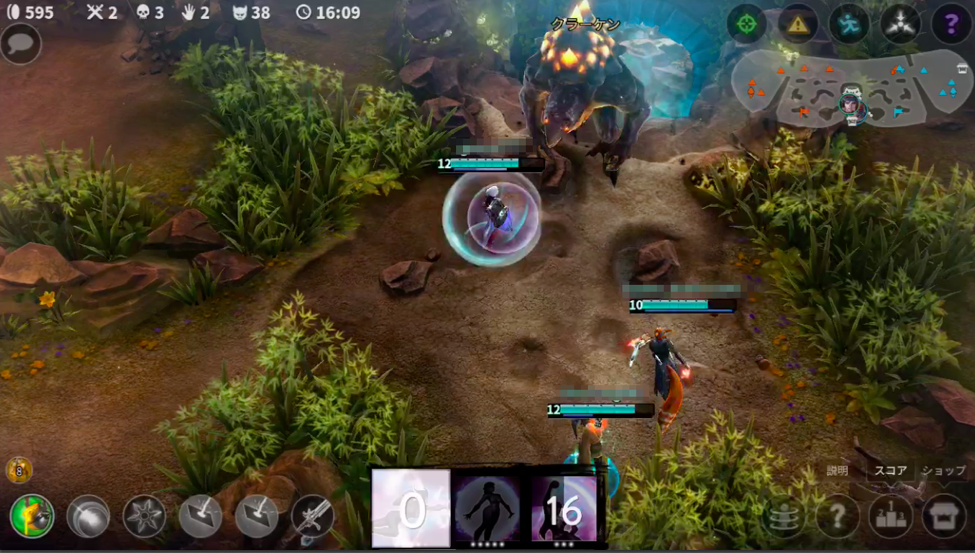Activate the middle silhouette ability
This screenshot has height=553, width=975.
point(487,508)
